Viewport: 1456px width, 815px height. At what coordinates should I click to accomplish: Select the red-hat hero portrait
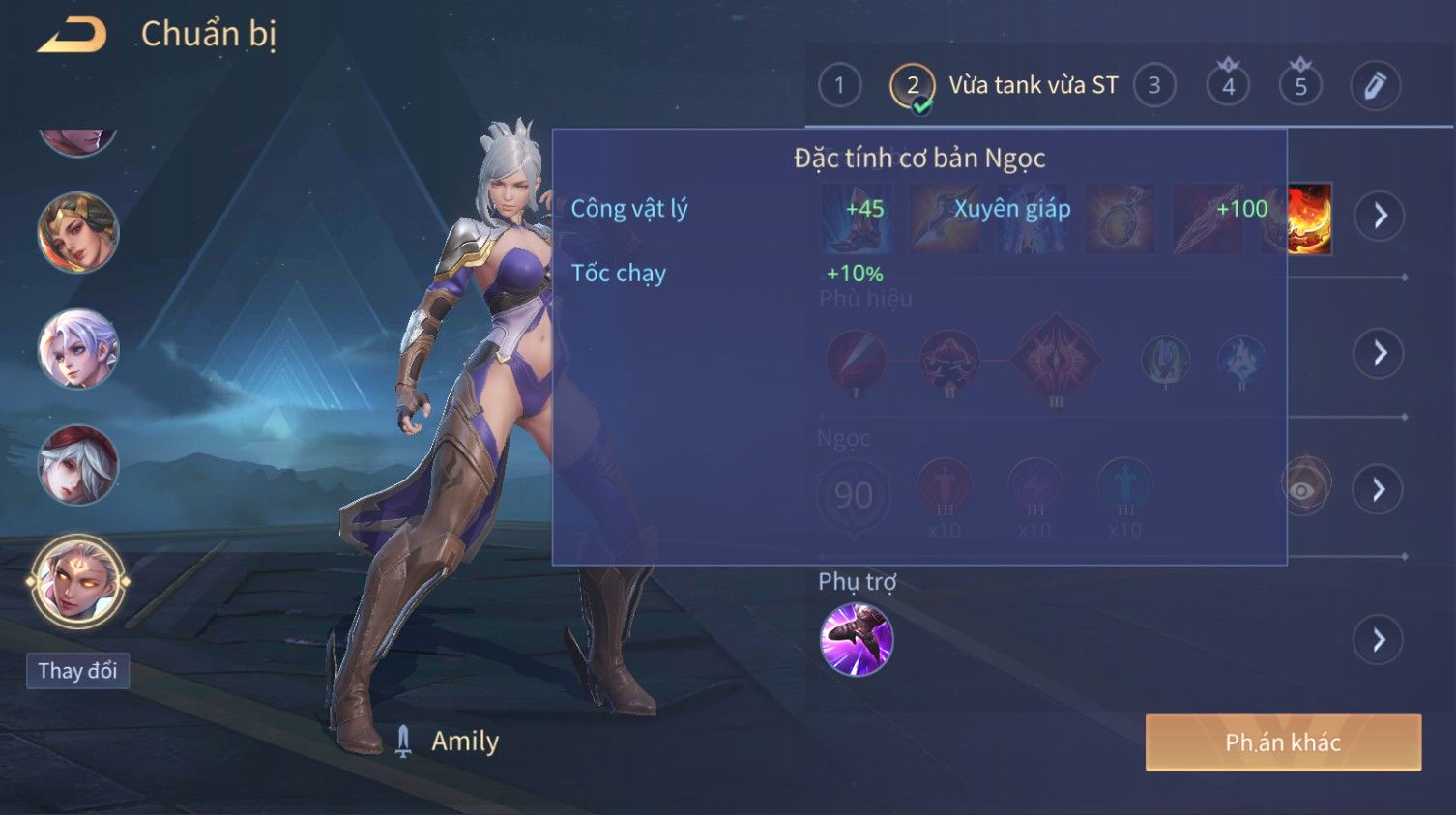point(77,465)
